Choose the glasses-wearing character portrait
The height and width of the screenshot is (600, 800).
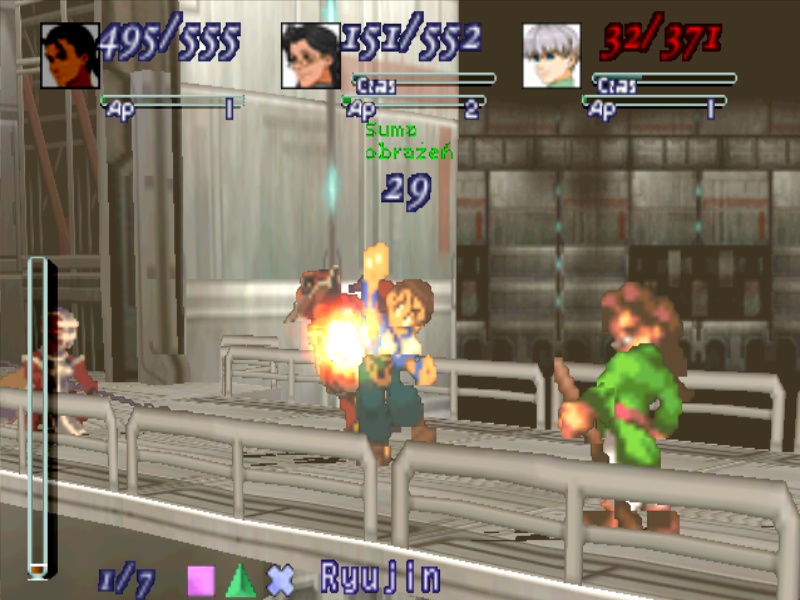point(310,55)
